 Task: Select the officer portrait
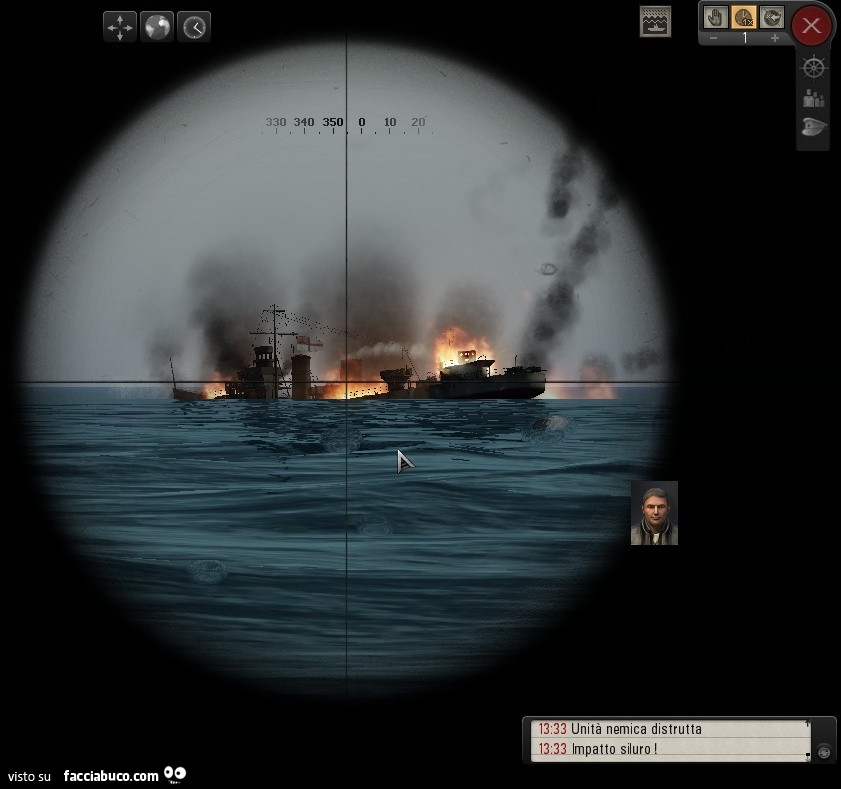tap(654, 513)
